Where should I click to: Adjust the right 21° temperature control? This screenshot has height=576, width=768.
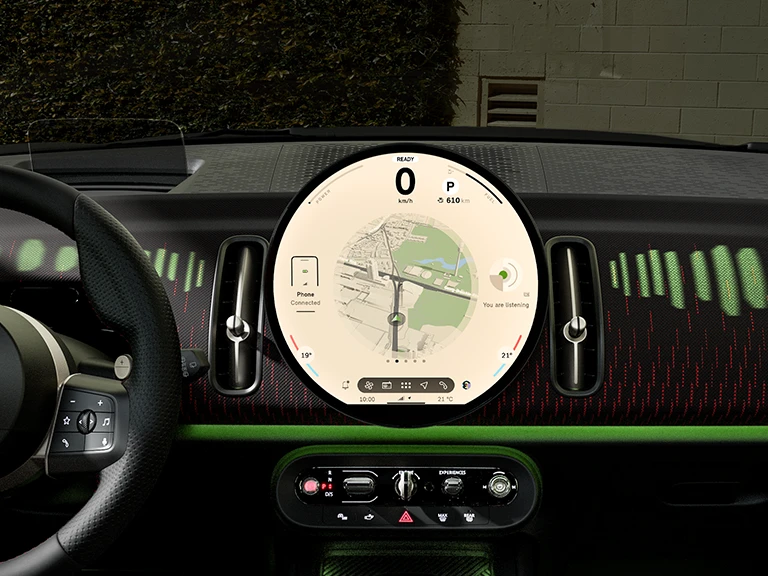click(x=507, y=353)
